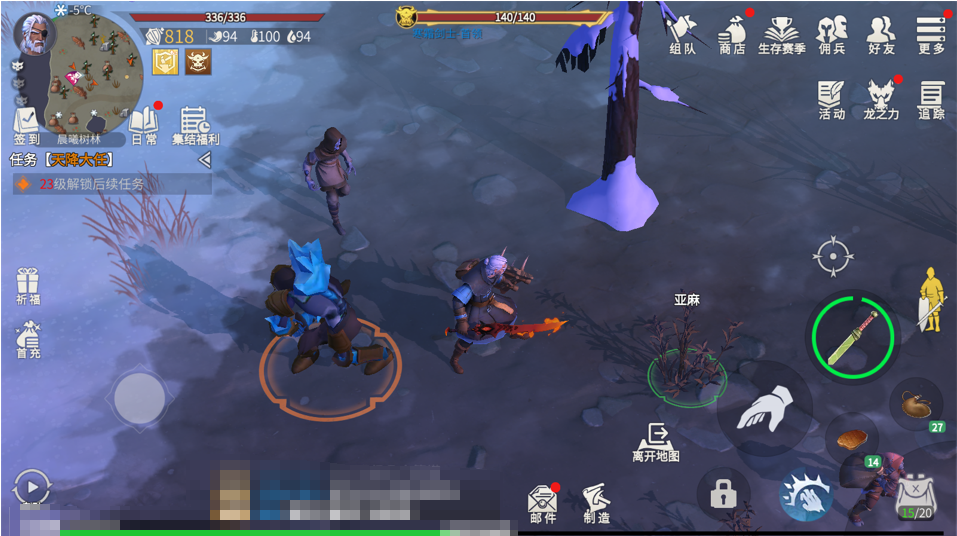Open the 制造 crafting menu
957x536 pixels.
coord(597,503)
